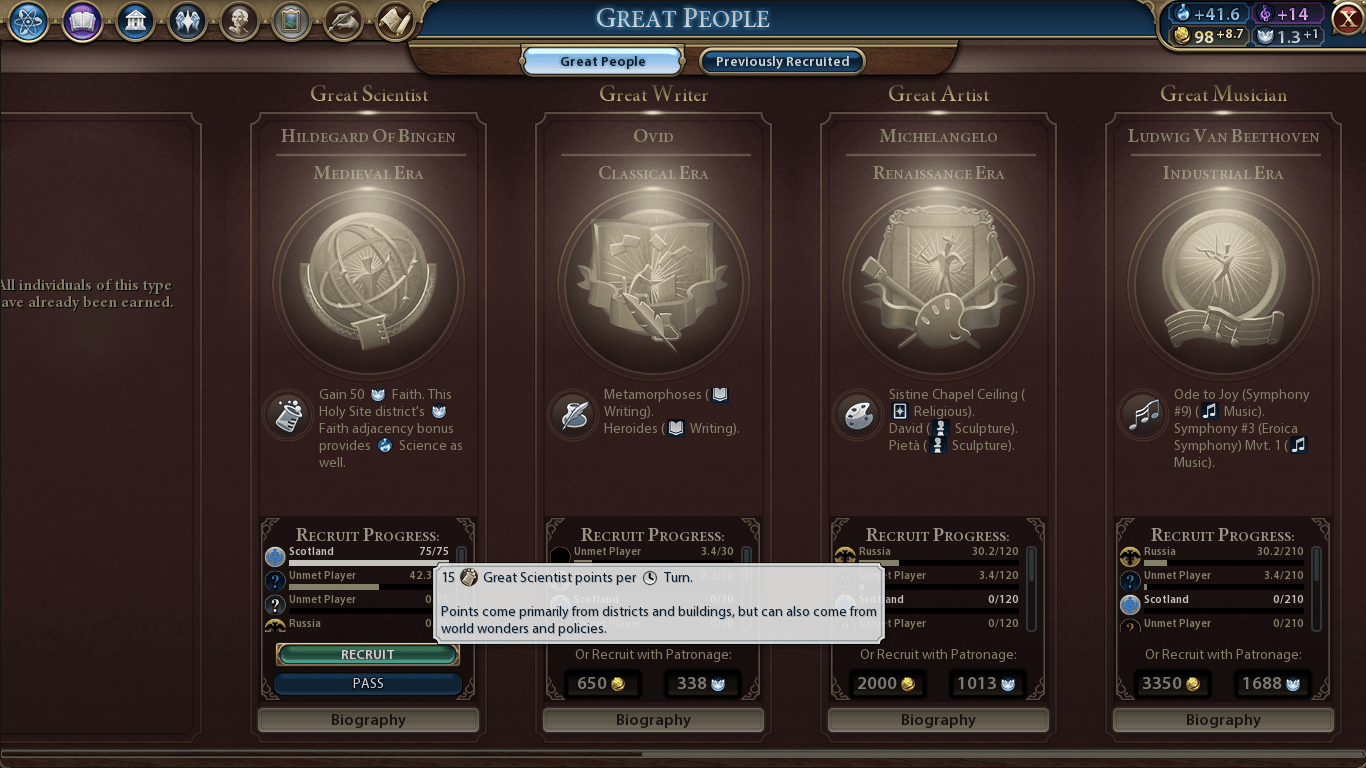
Task: Open the Culture overview book icon
Action: click(x=81, y=21)
